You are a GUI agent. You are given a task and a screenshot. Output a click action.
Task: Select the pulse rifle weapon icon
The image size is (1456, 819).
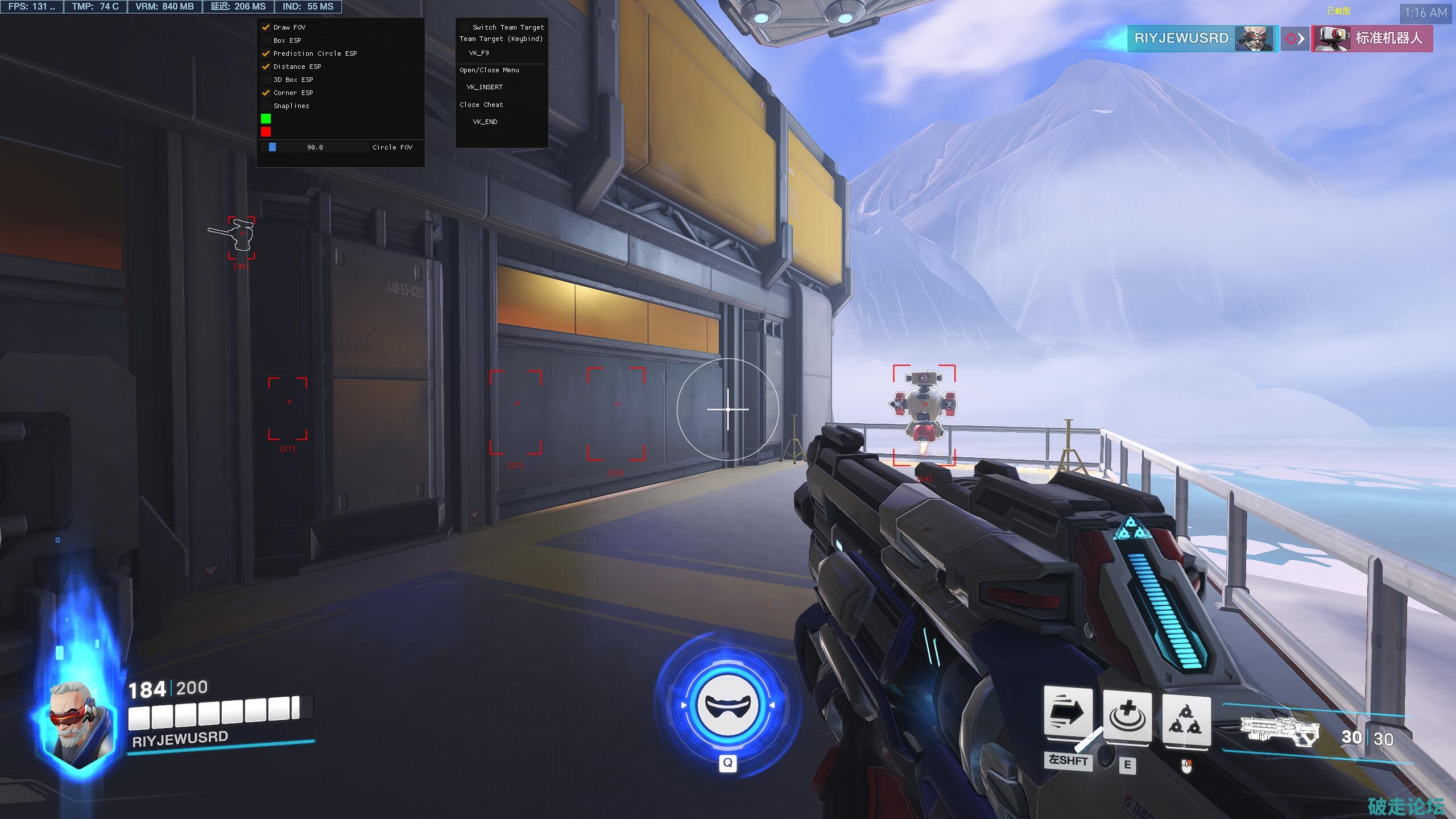coord(1279,730)
